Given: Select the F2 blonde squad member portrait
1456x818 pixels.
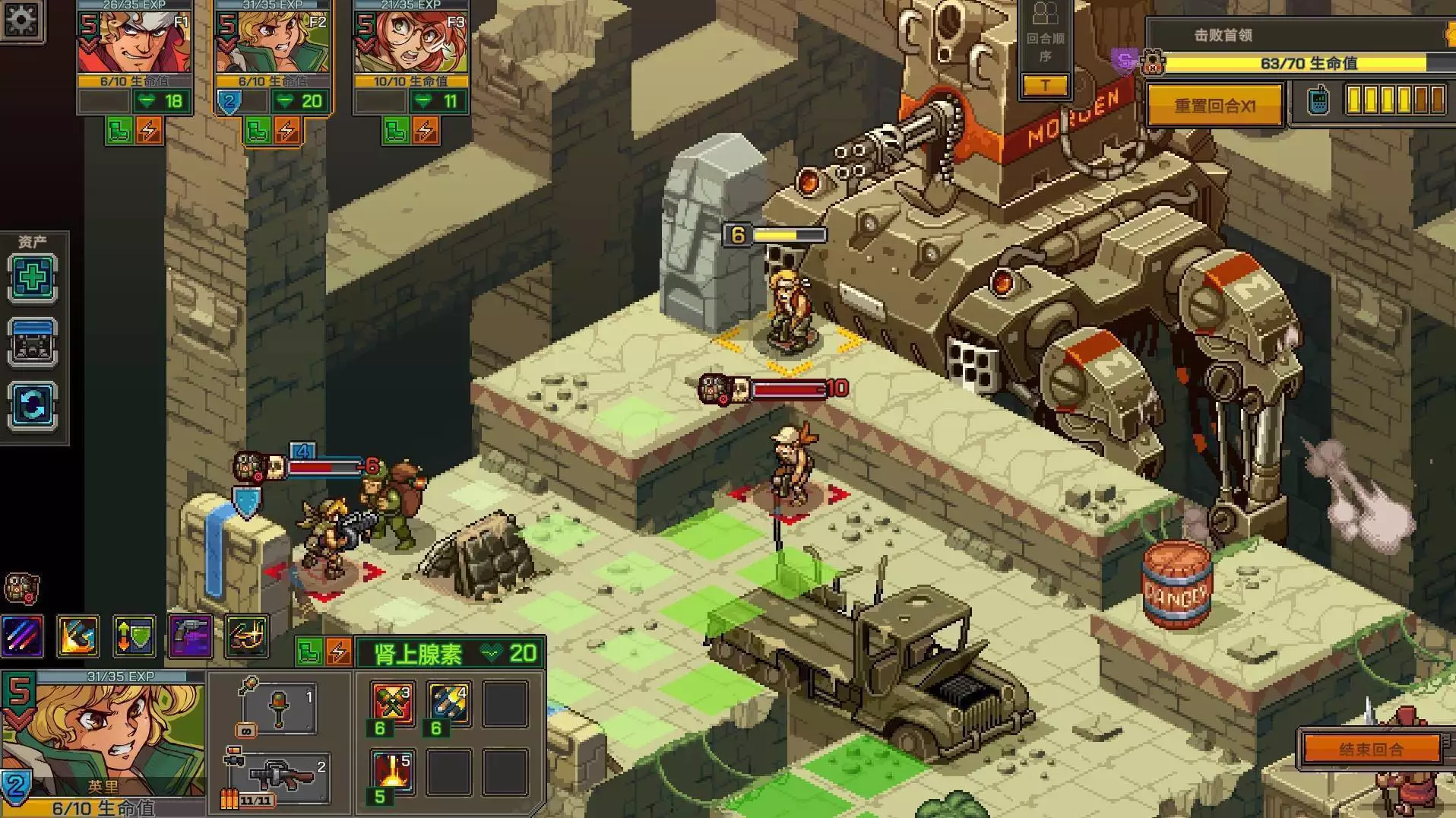Looking at the screenshot, I should coord(273,43).
